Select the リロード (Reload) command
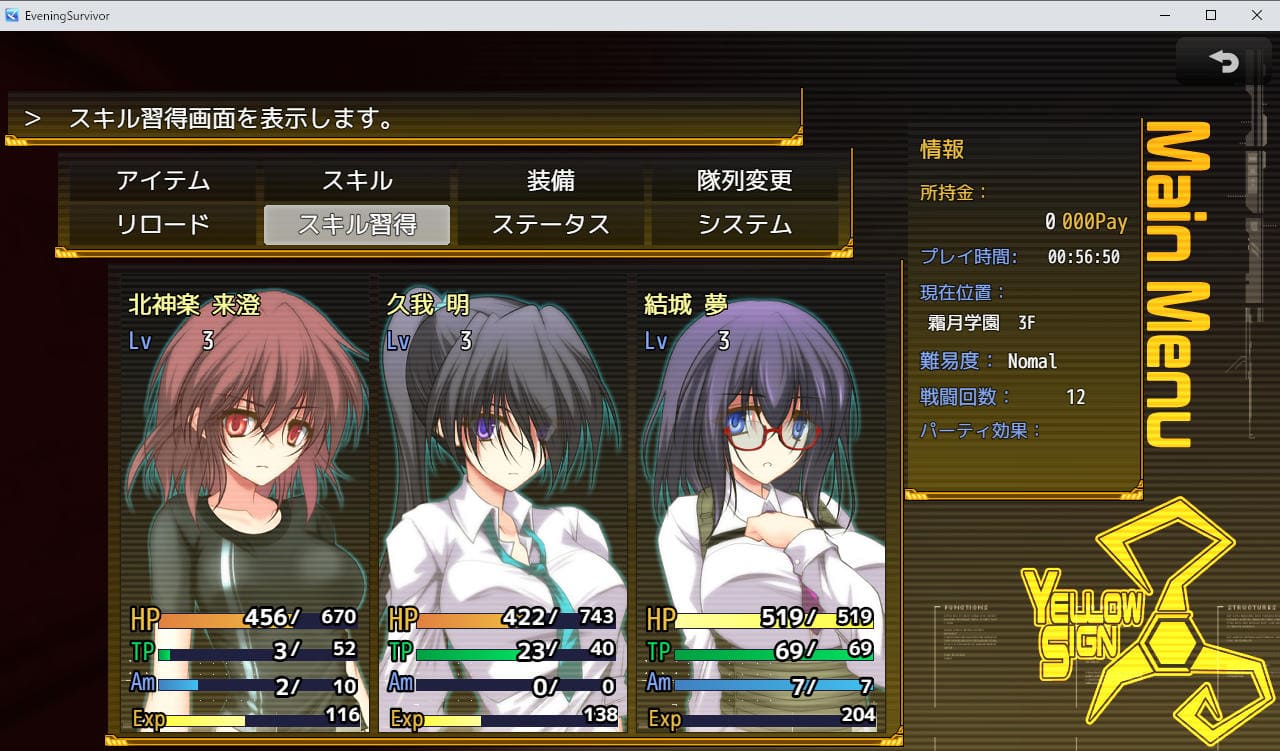 [163, 225]
